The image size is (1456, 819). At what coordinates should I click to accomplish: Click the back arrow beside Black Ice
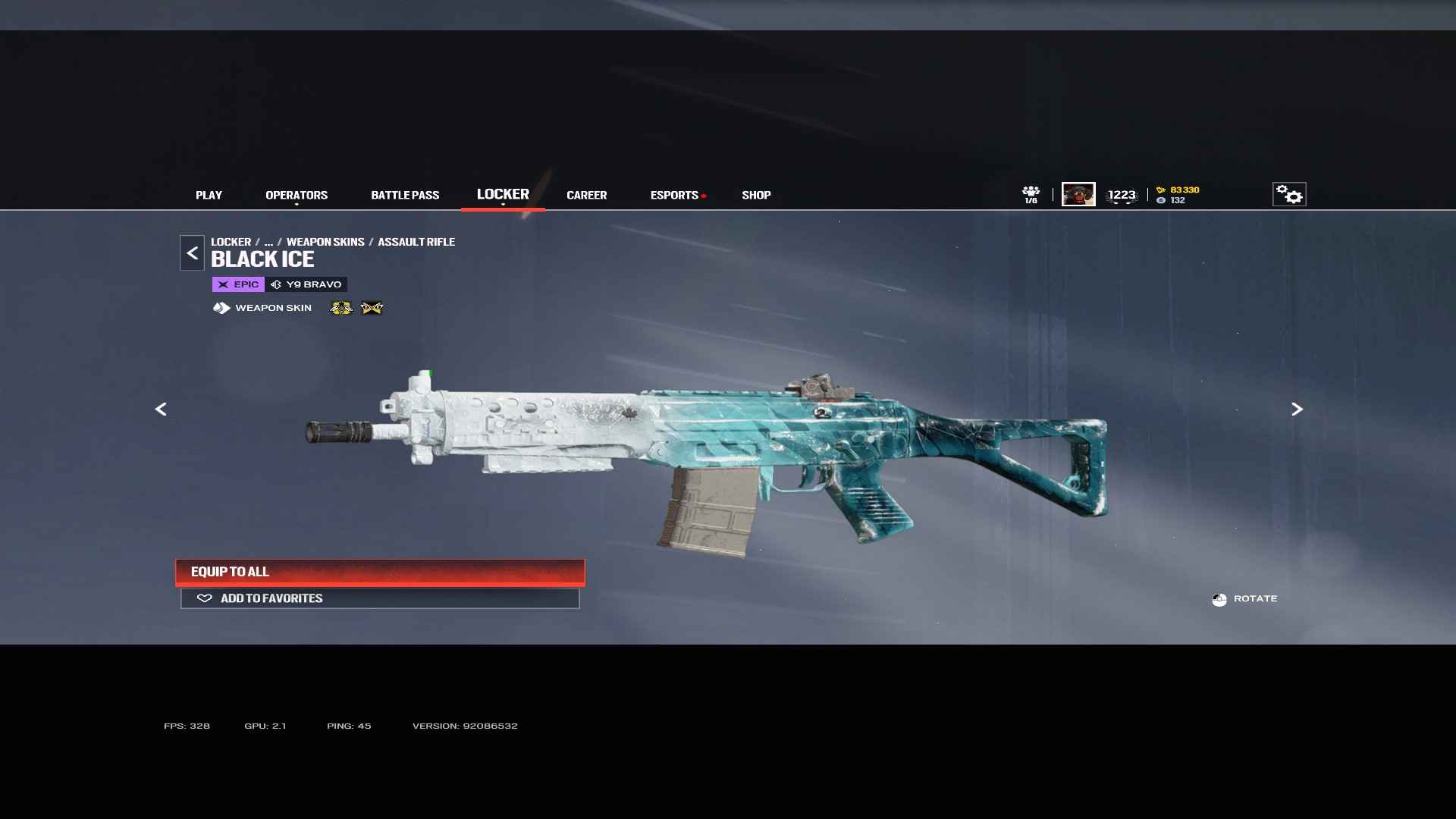pos(192,253)
